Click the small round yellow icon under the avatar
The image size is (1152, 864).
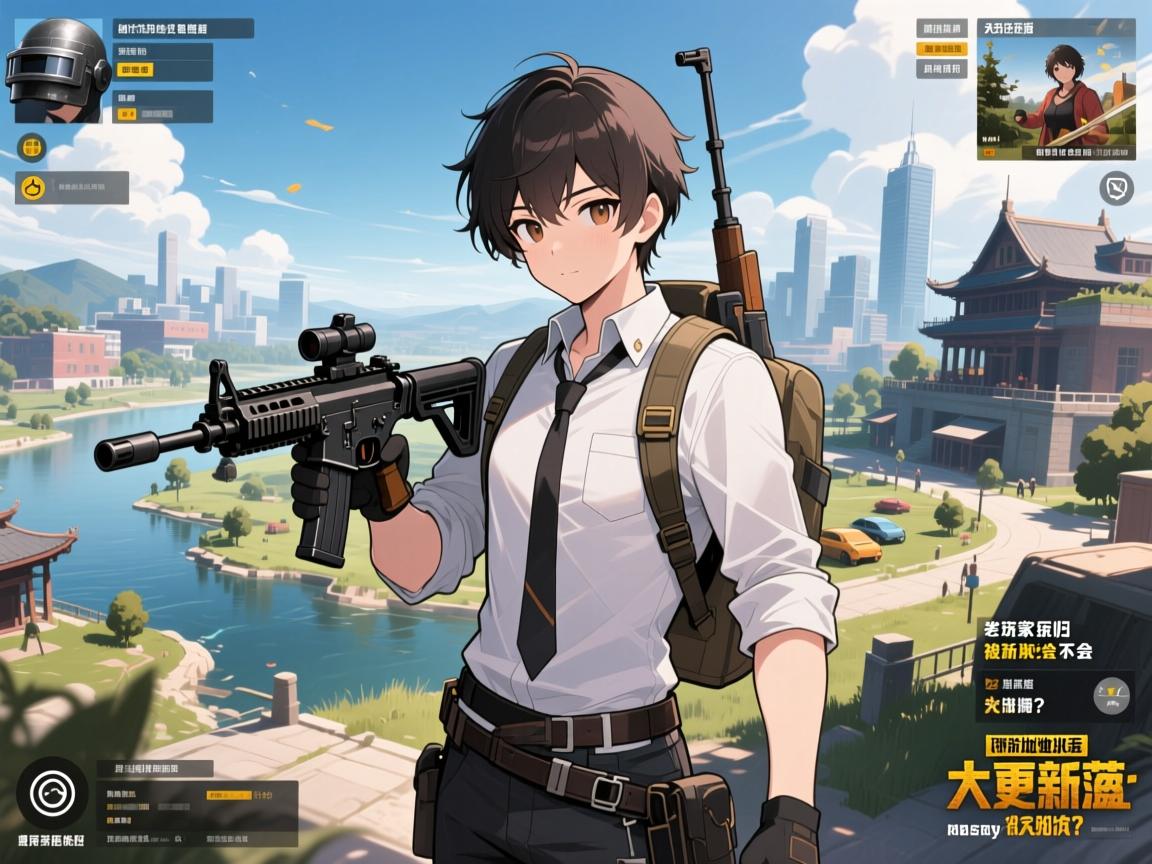32,149
